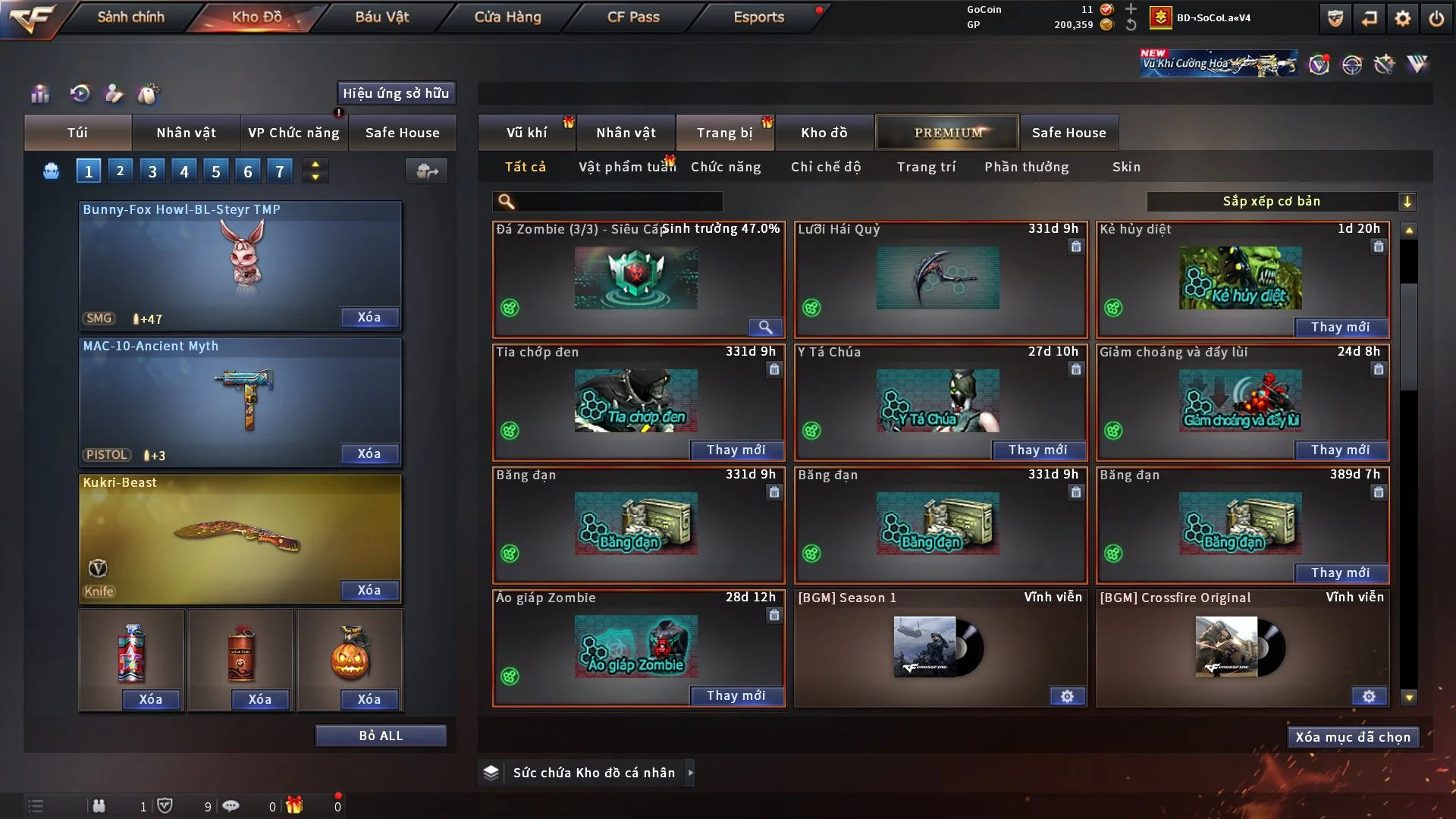Select the ranking stats icon above the bag panel
The height and width of the screenshot is (819, 1456).
[x=39, y=93]
